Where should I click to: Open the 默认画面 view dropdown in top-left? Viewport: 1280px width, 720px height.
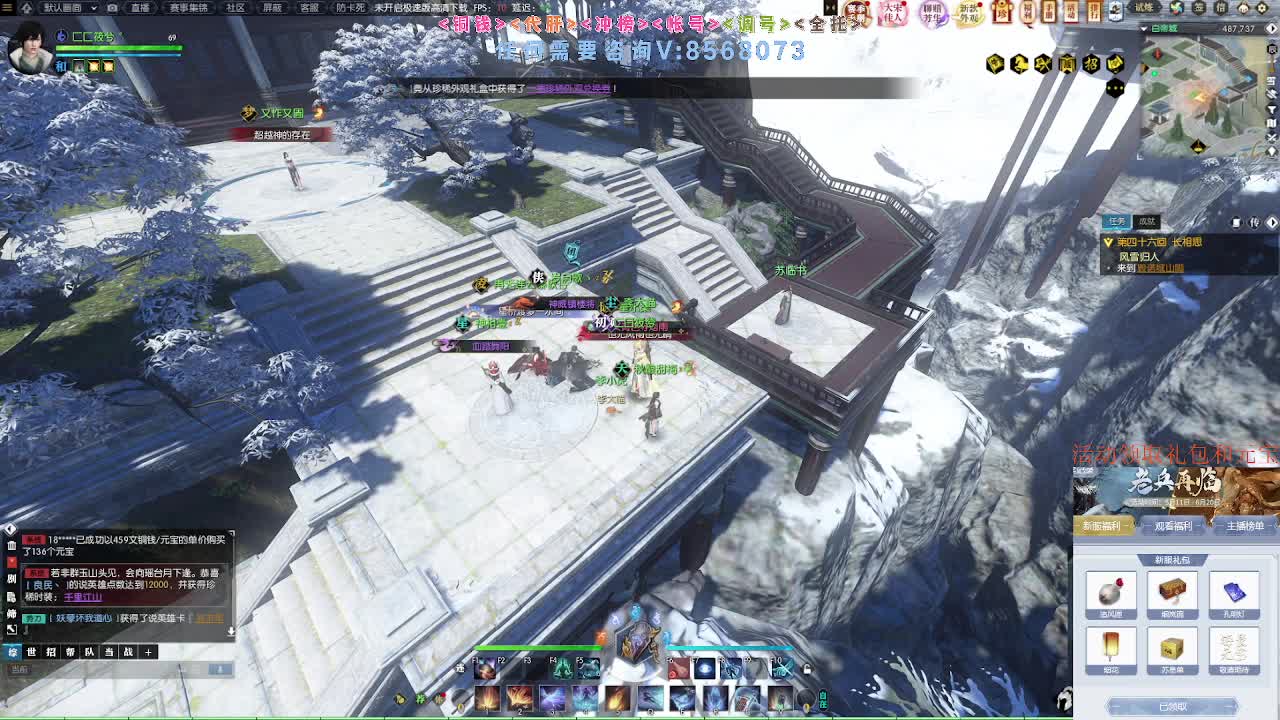[x=67, y=7]
